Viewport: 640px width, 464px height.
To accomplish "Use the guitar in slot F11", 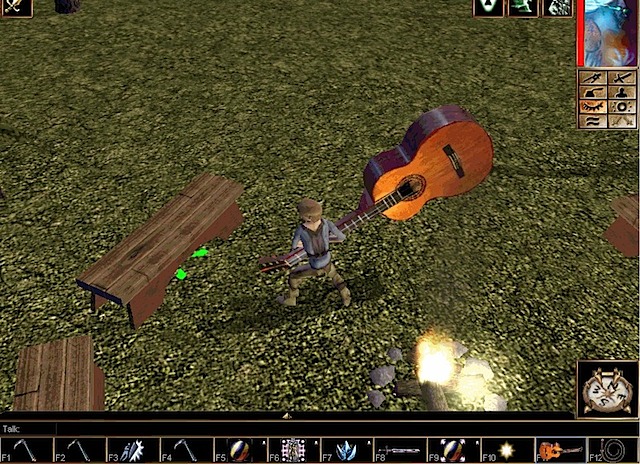I will [560, 450].
